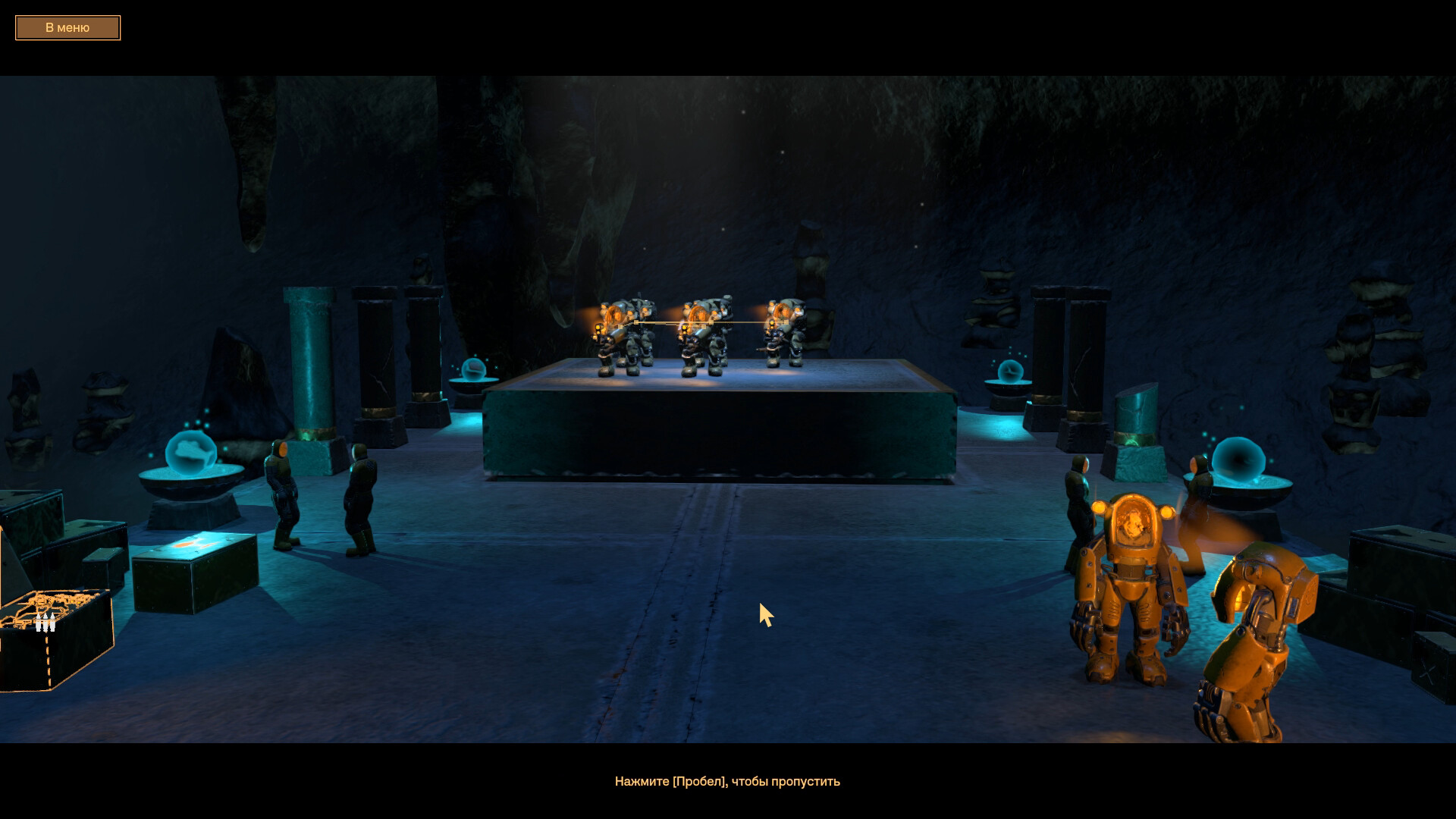
Task: Click the "В меню" button
Action: 67,28
